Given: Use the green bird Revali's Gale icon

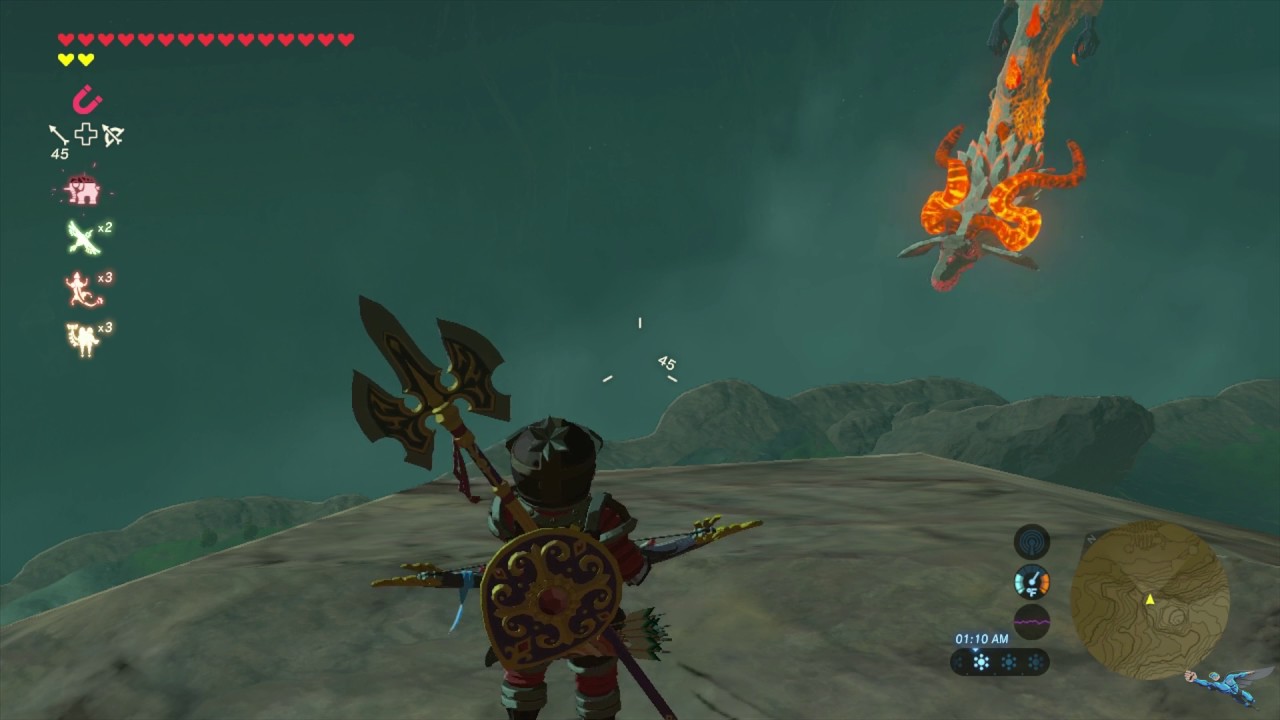Looking at the screenshot, I should [x=82, y=238].
